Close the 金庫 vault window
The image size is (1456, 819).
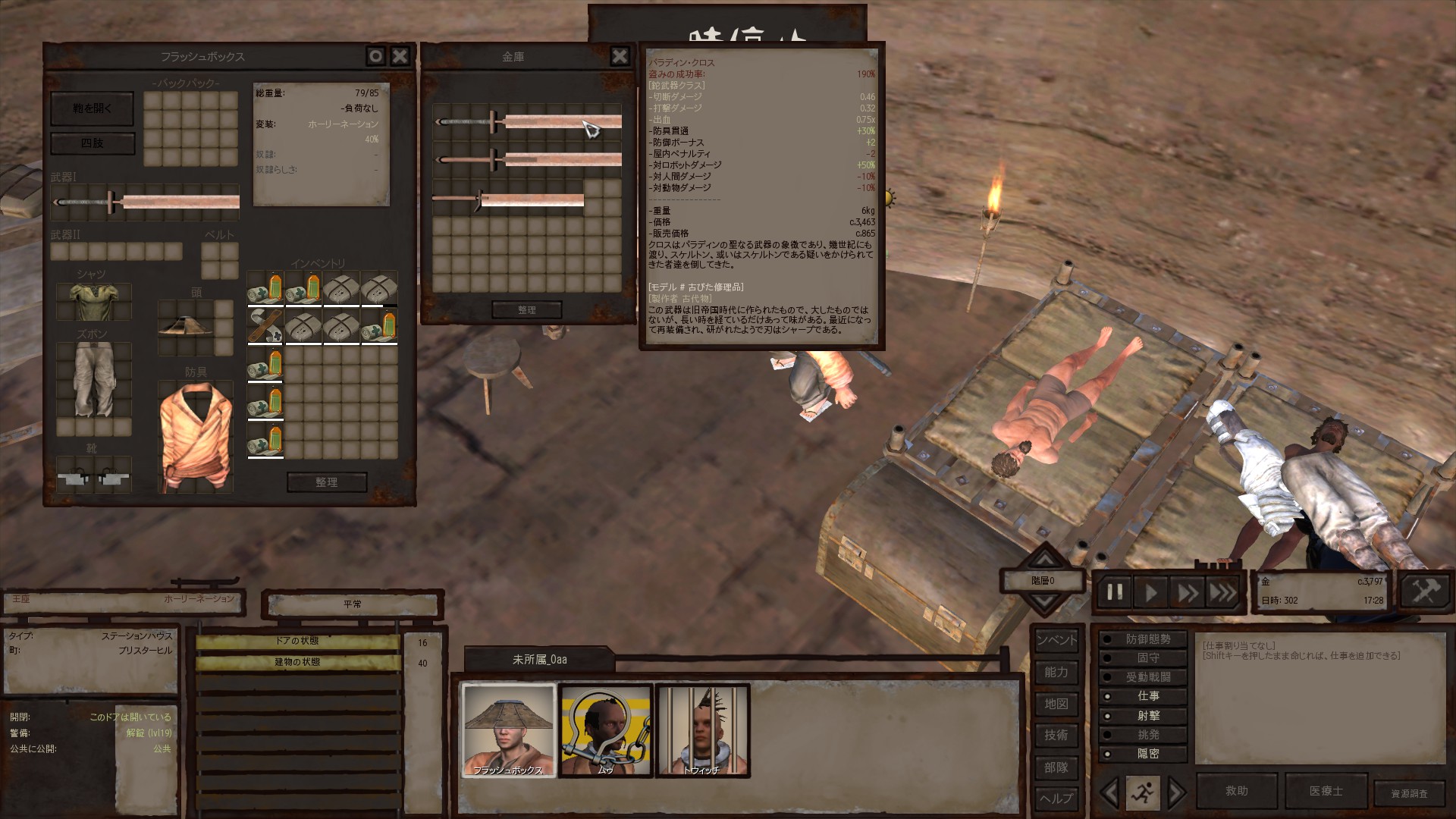point(620,56)
